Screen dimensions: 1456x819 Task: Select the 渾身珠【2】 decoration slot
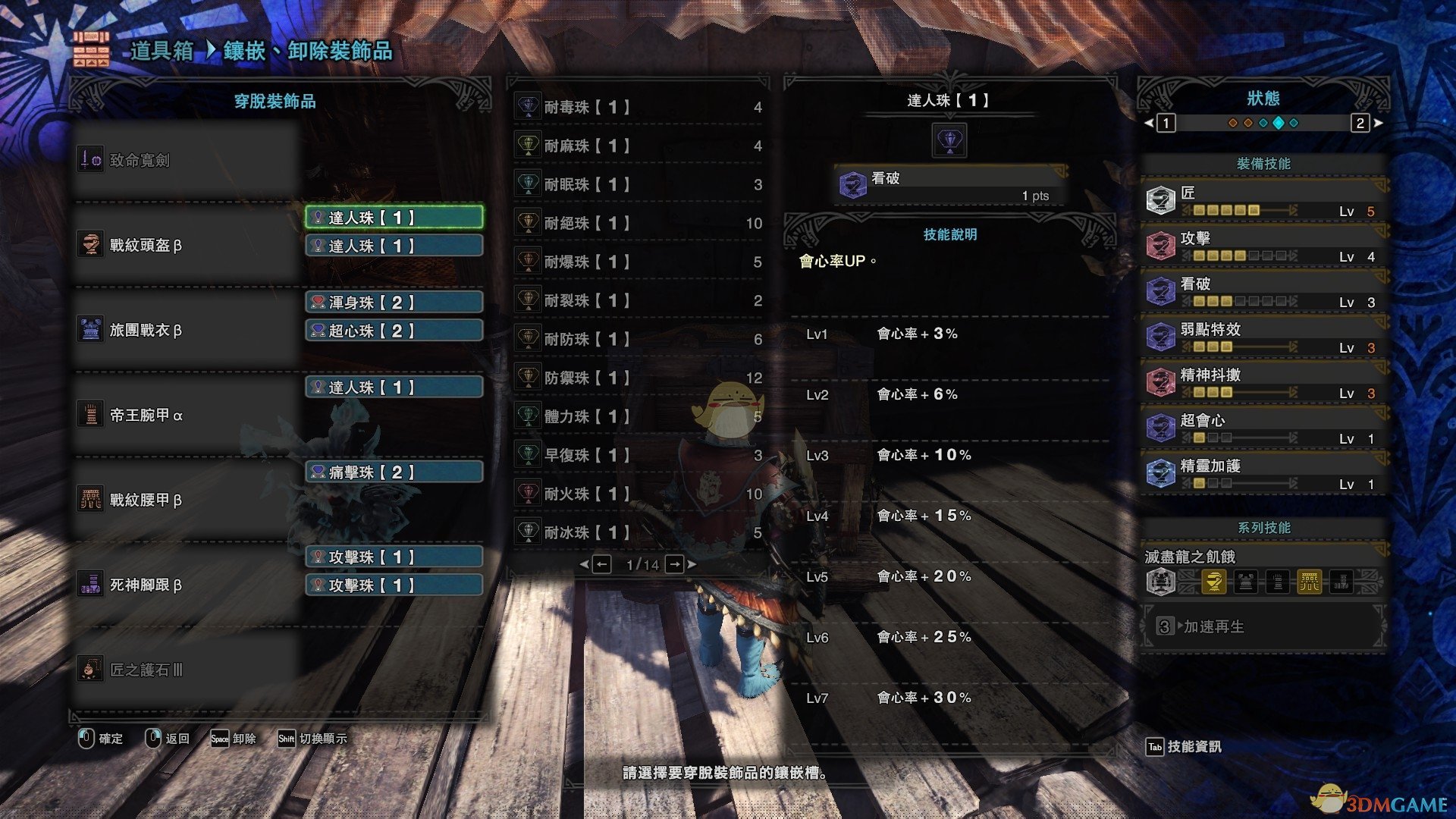[394, 303]
